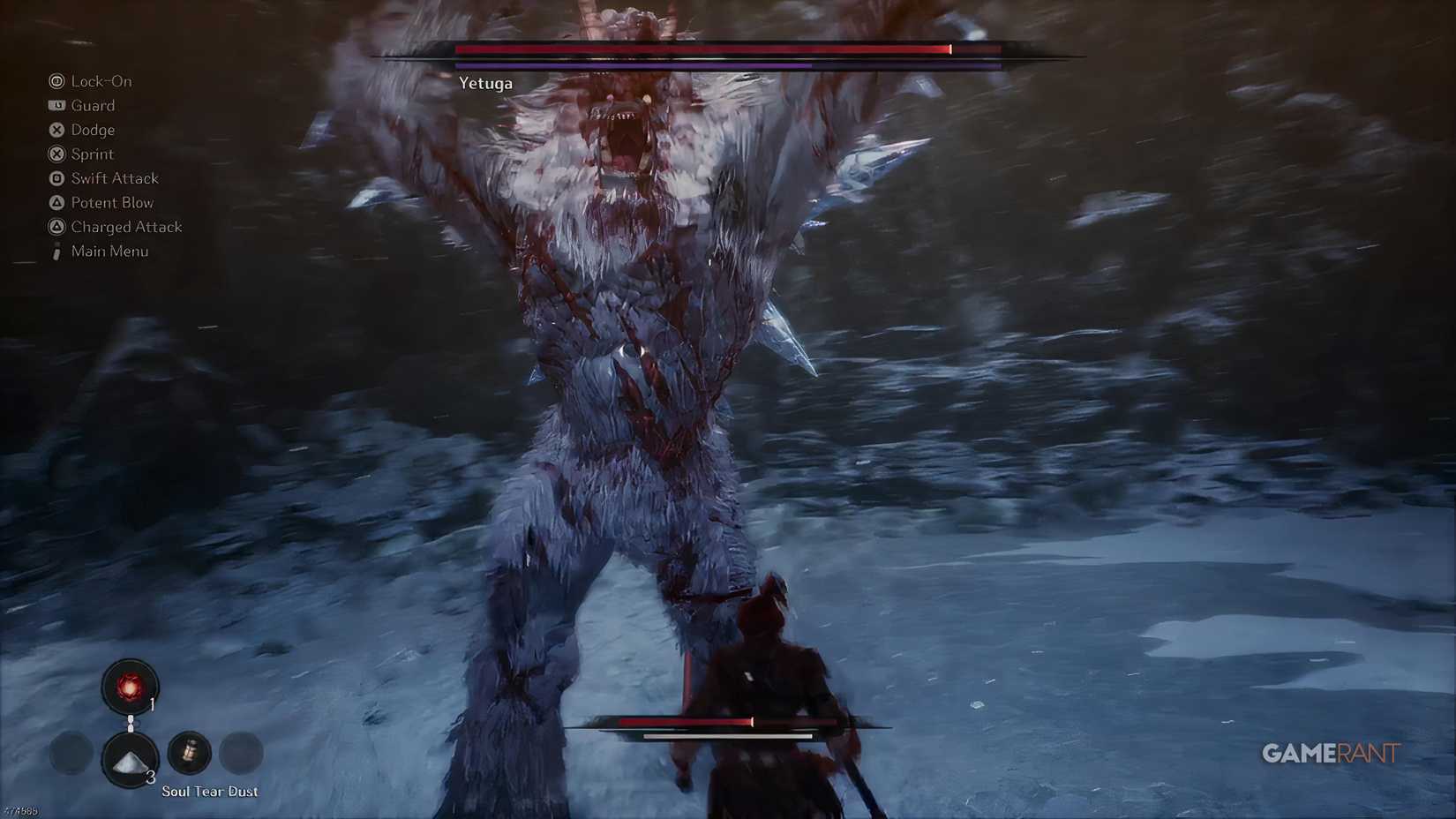This screenshot has width=1456, height=819.
Task: Select the red healing orb item icon
Action: [x=129, y=687]
